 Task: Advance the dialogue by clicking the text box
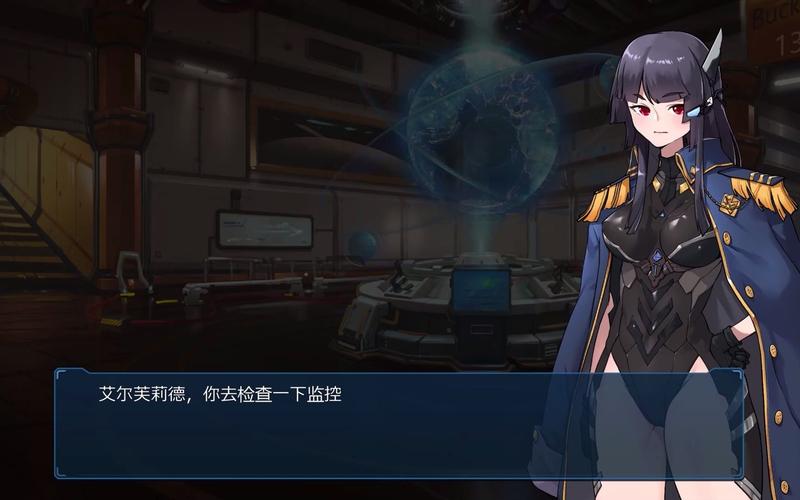[x=400, y=423]
